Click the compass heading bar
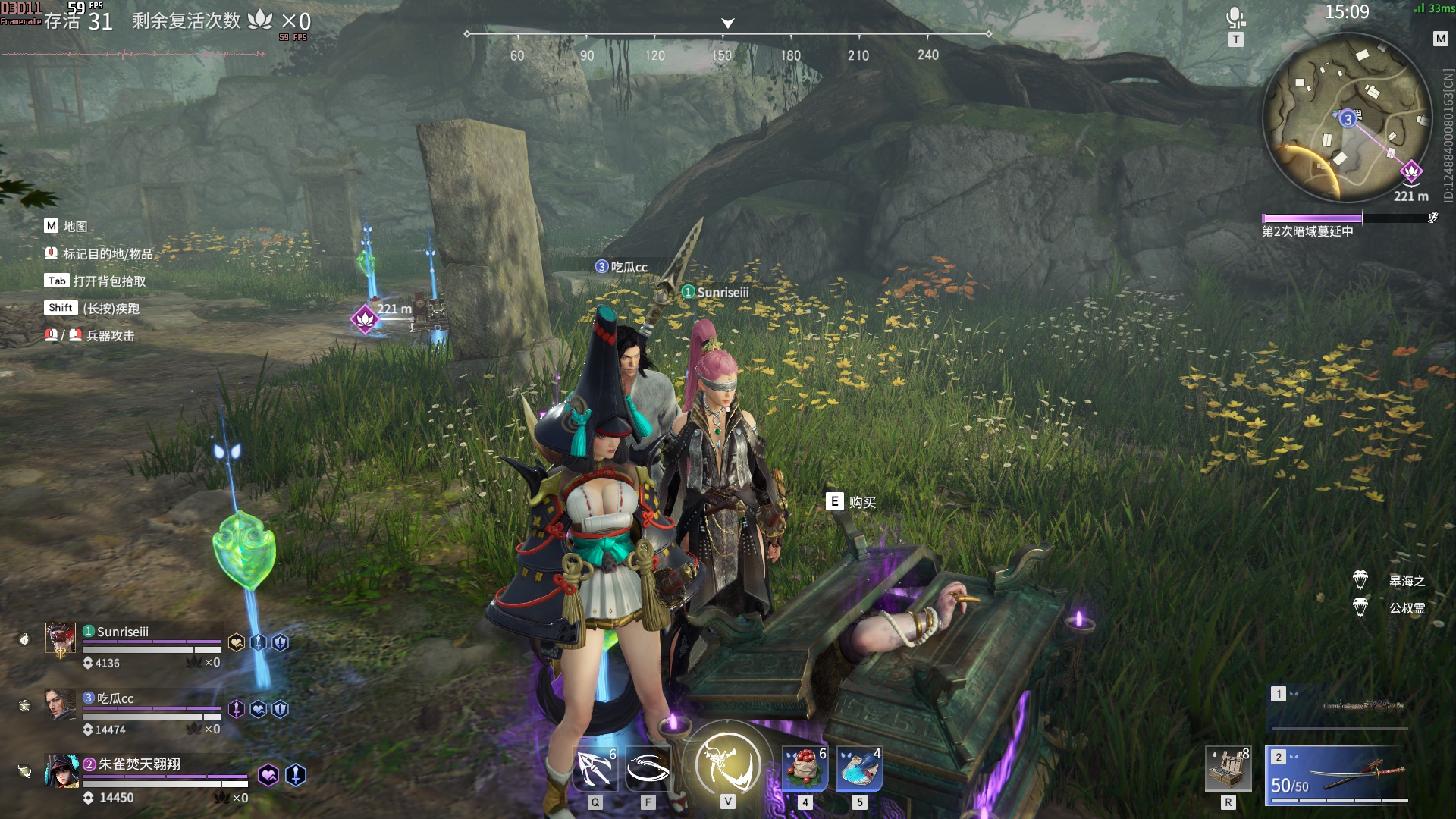This screenshot has height=819, width=1456. 727,35
